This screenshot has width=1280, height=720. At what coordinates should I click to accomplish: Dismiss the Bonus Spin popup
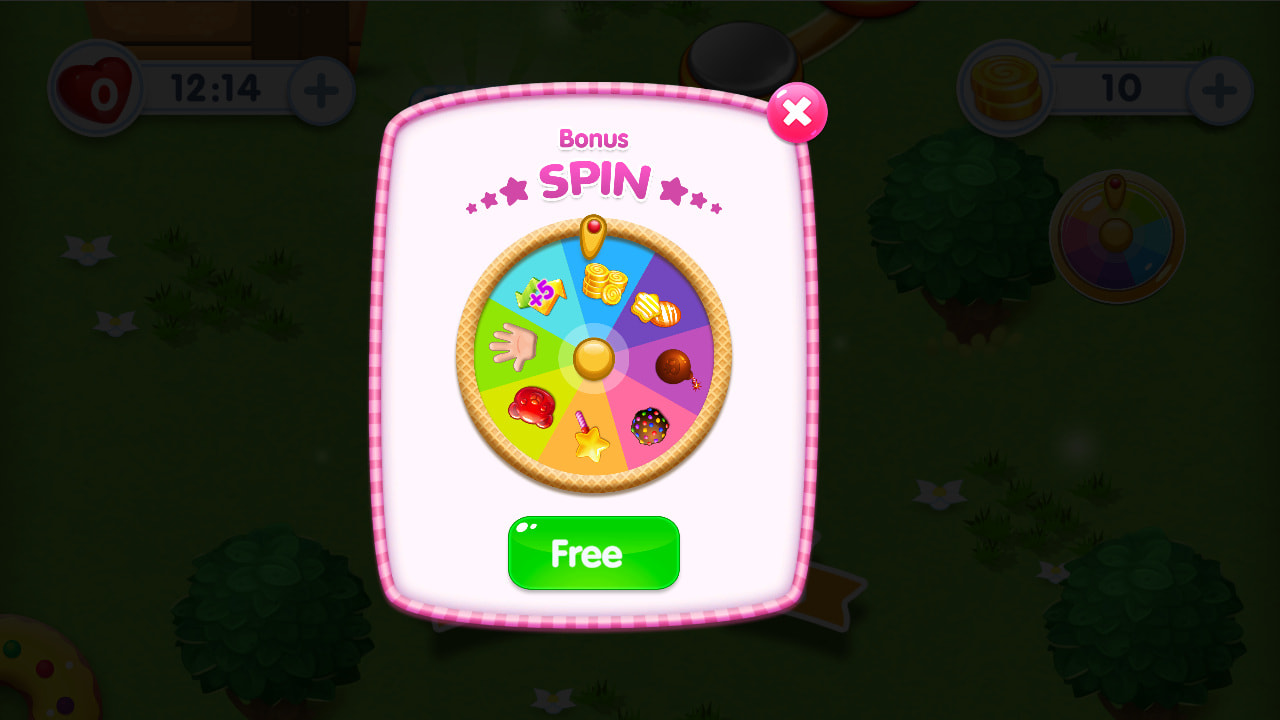(797, 113)
